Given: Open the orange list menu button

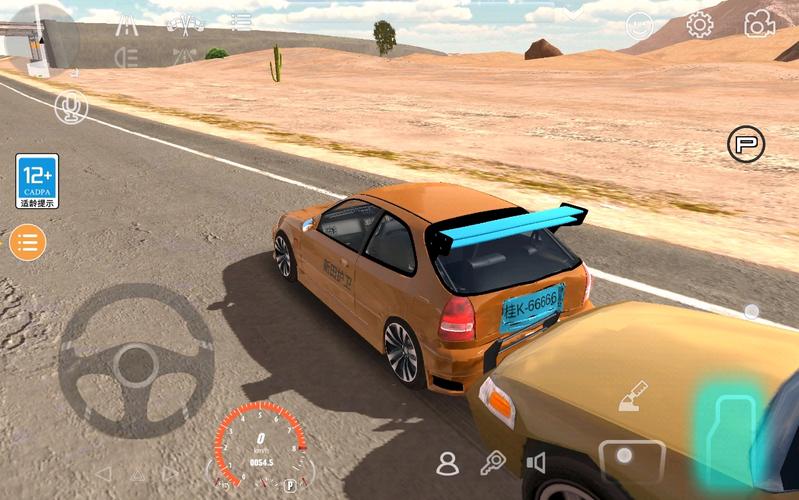Looking at the screenshot, I should (28, 241).
